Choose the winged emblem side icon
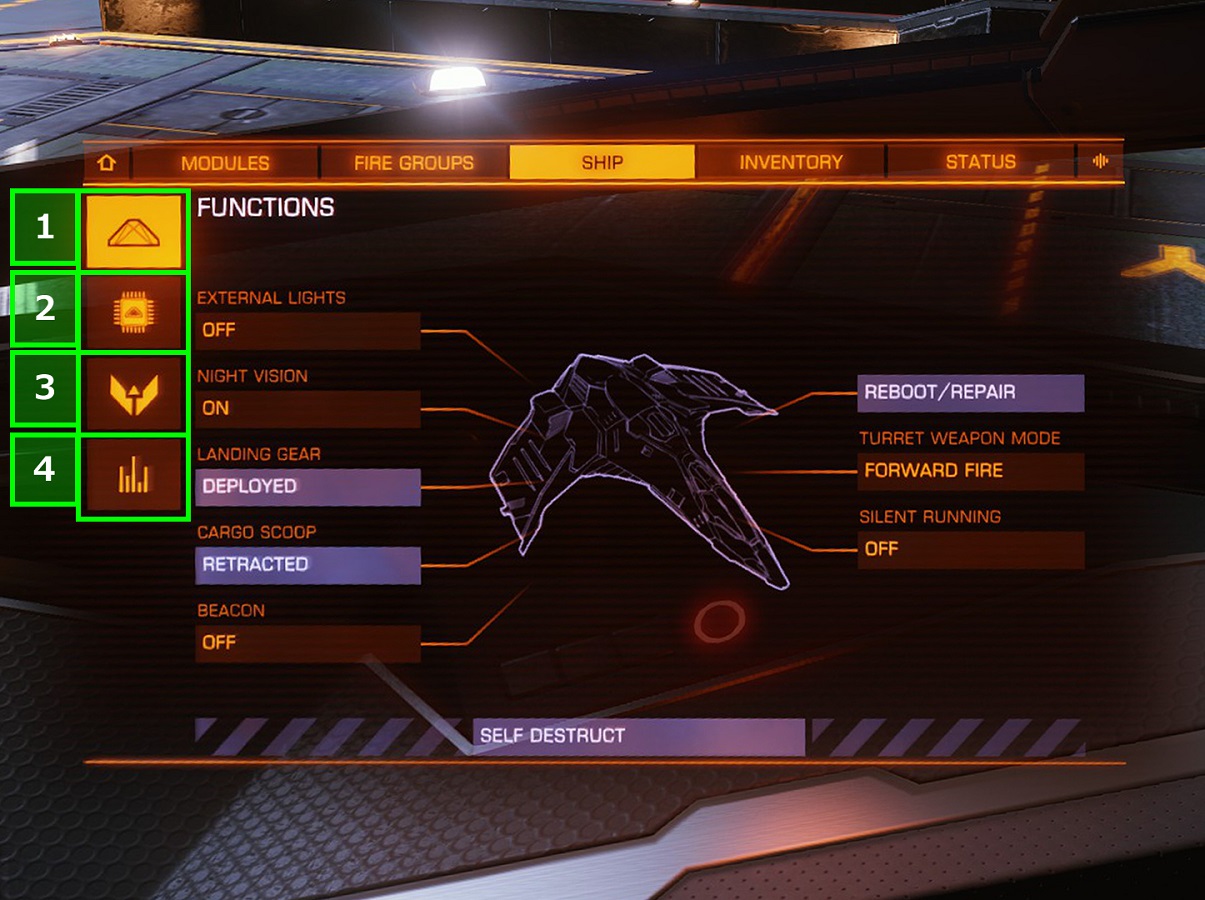The image size is (1205, 900). (134, 395)
